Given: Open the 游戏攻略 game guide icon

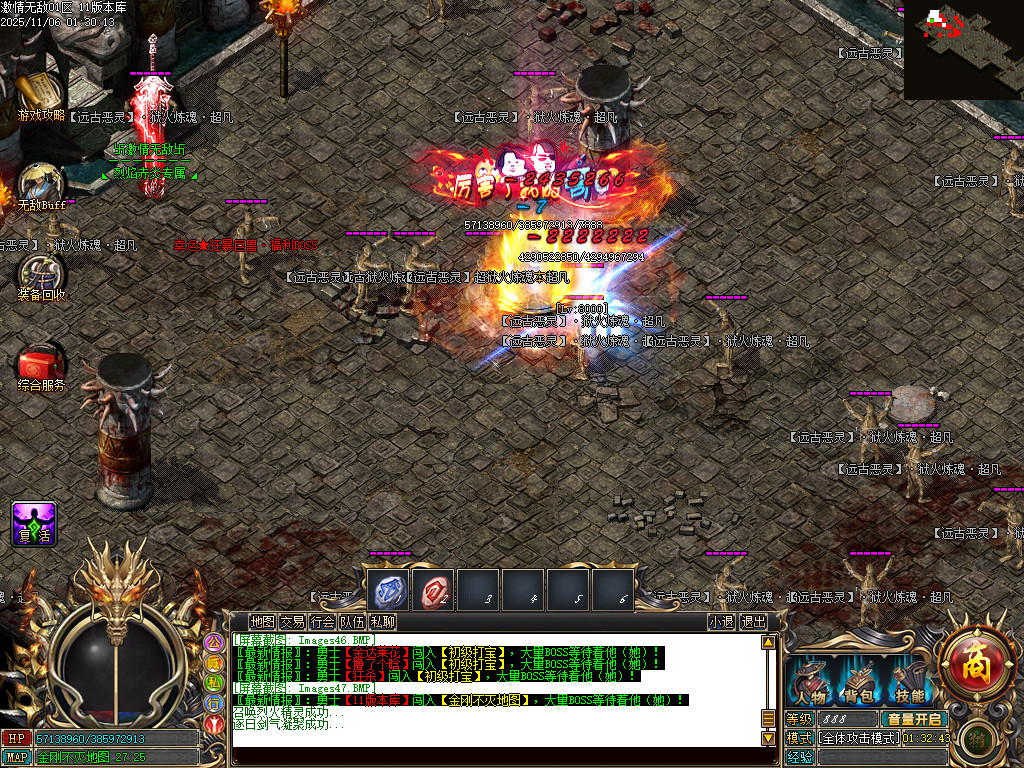Looking at the screenshot, I should [39, 95].
